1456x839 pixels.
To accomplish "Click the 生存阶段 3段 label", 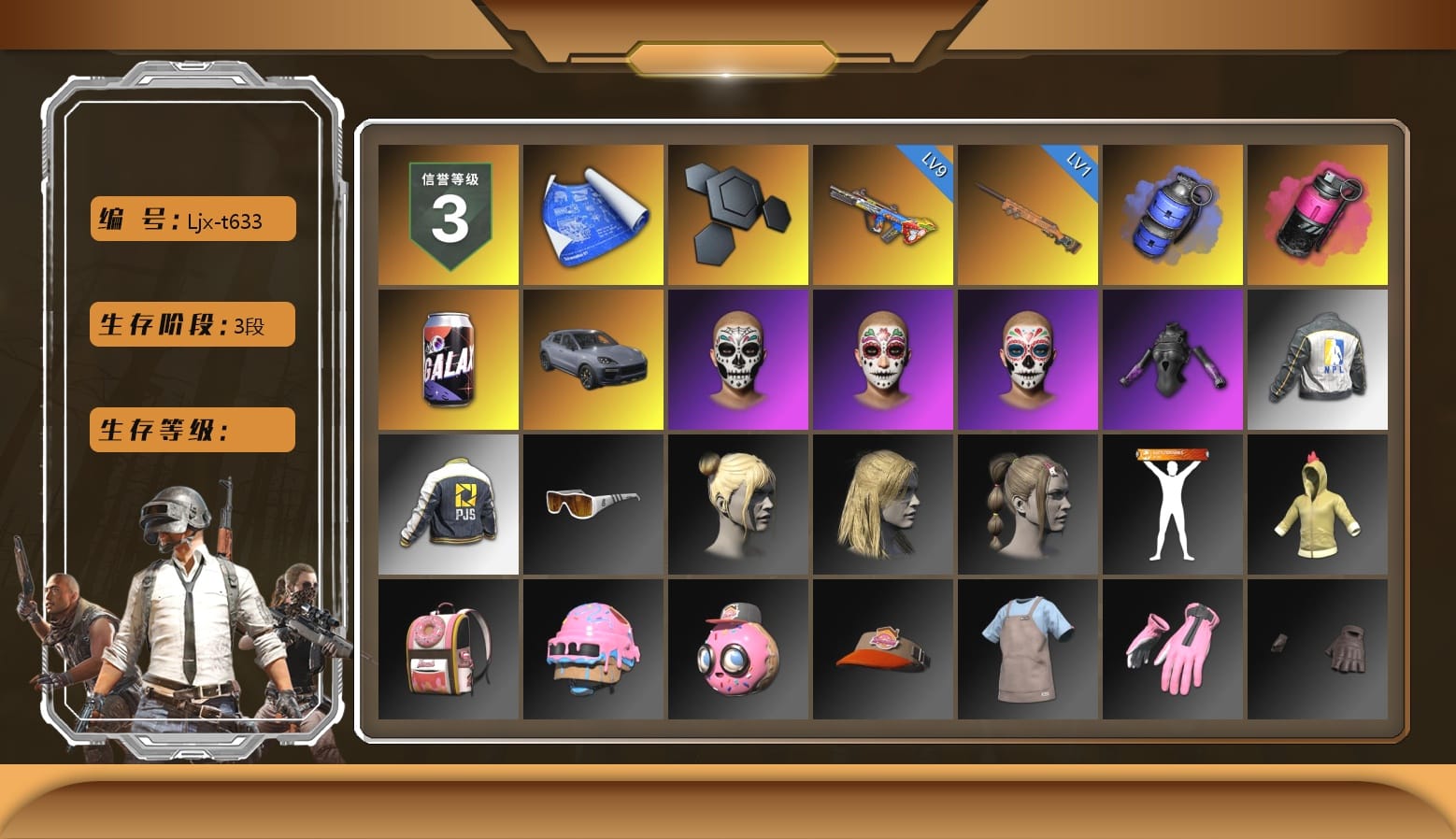I will tap(191, 325).
